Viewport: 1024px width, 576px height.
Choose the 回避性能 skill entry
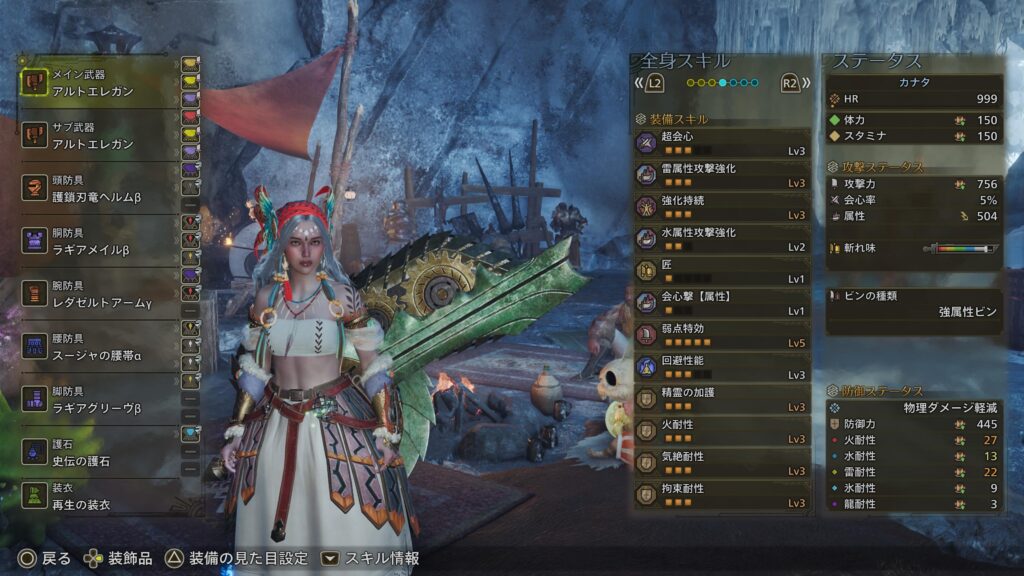722,367
